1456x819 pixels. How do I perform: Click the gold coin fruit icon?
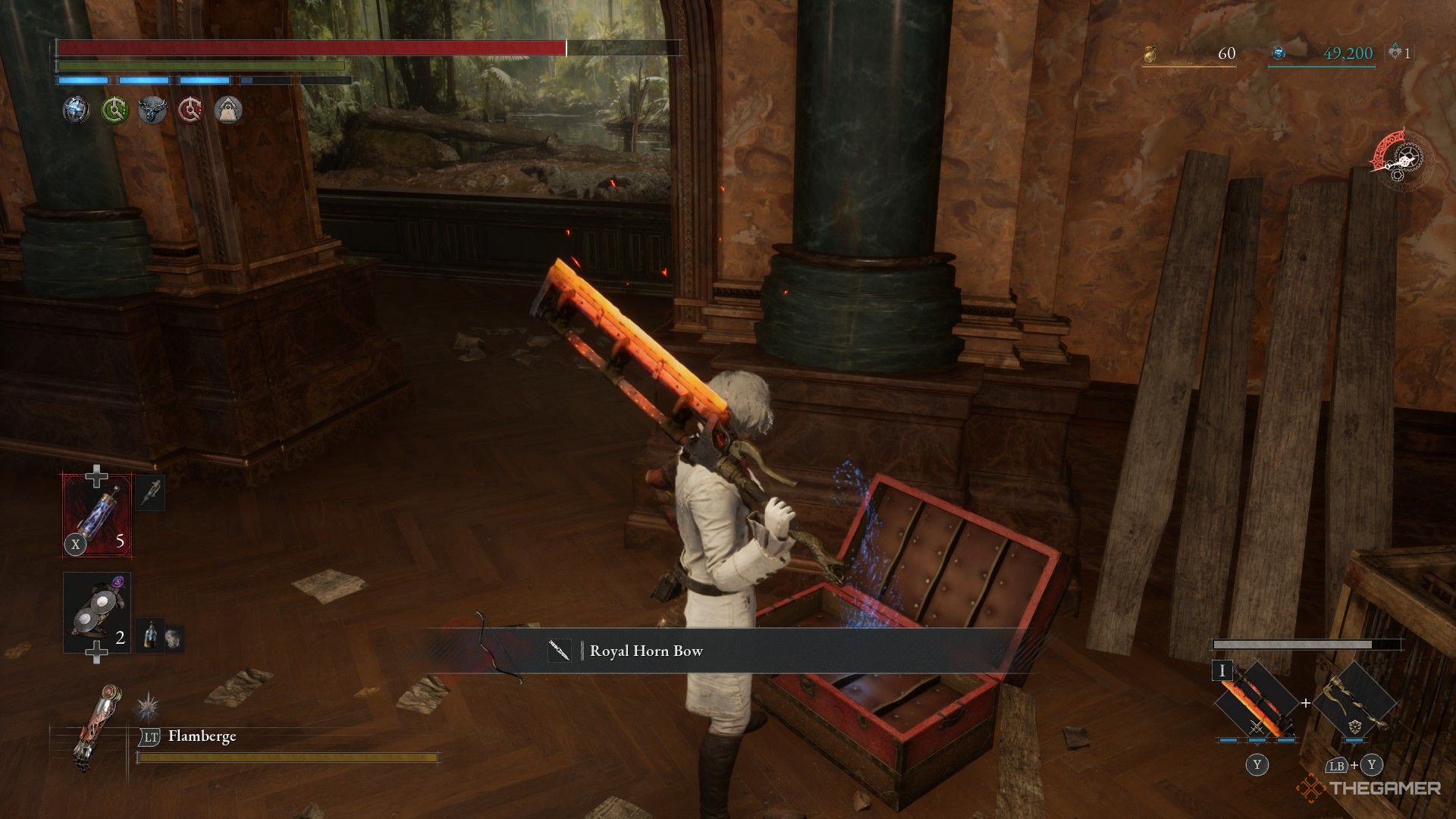pos(1150,53)
